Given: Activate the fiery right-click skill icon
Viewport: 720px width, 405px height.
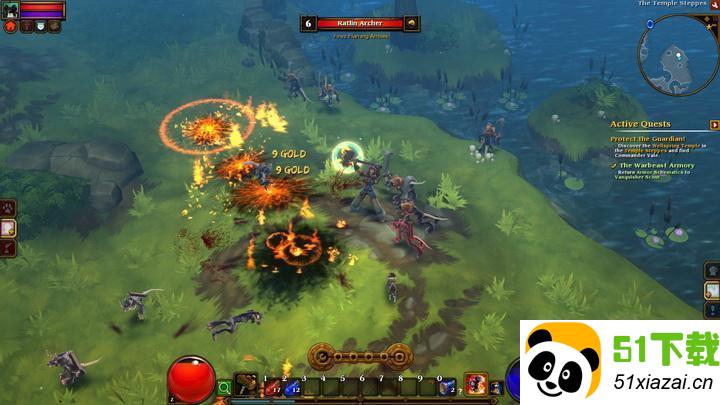Looking at the screenshot, I should (474, 385).
